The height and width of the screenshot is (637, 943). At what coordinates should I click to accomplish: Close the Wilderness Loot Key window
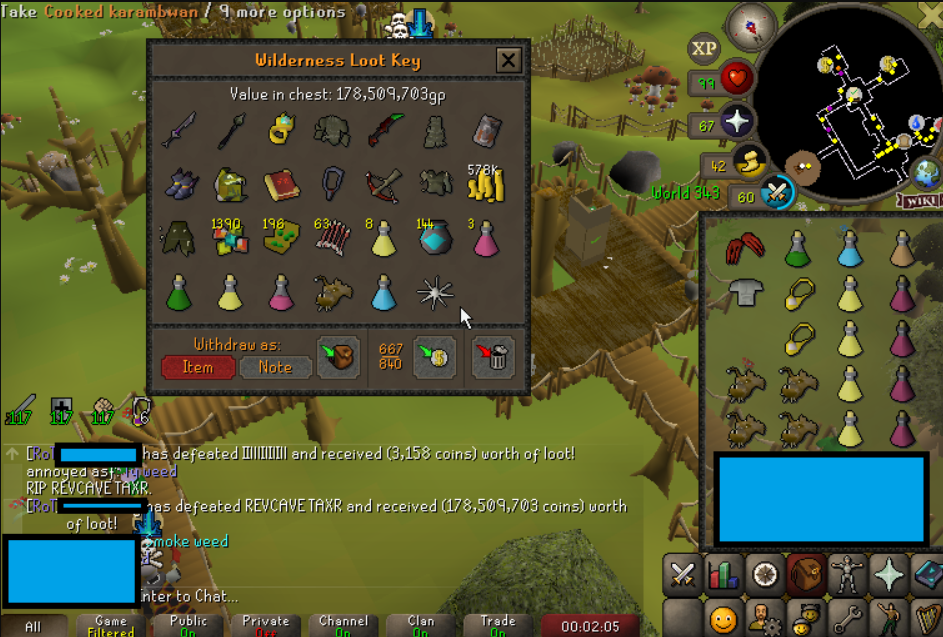[508, 60]
